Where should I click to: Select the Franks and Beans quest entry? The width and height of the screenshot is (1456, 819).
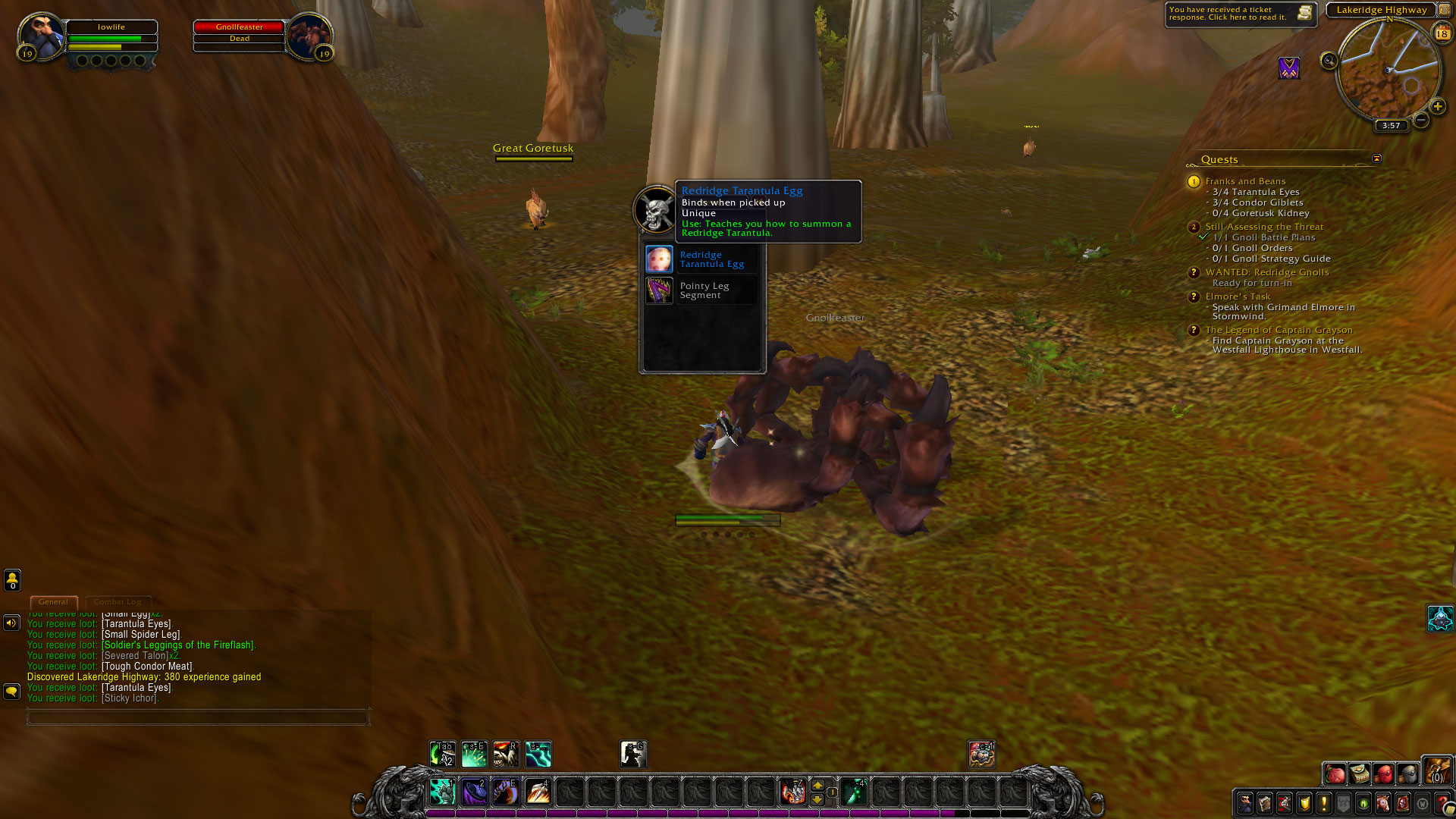(1245, 181)
